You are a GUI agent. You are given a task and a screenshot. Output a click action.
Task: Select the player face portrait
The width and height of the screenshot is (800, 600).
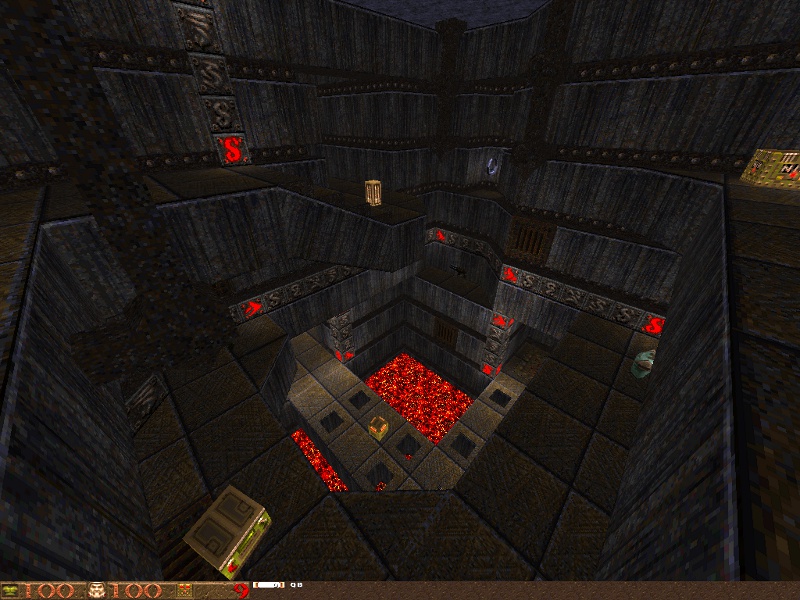[x=98, y=590]
